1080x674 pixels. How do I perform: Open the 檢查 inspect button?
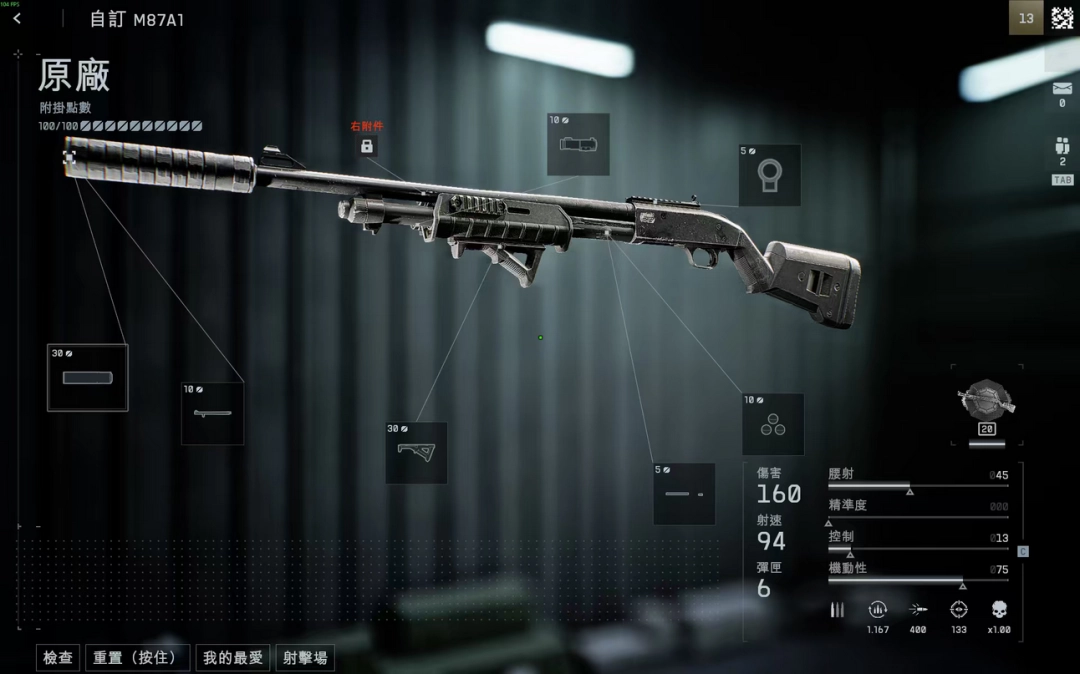(58, 657)
